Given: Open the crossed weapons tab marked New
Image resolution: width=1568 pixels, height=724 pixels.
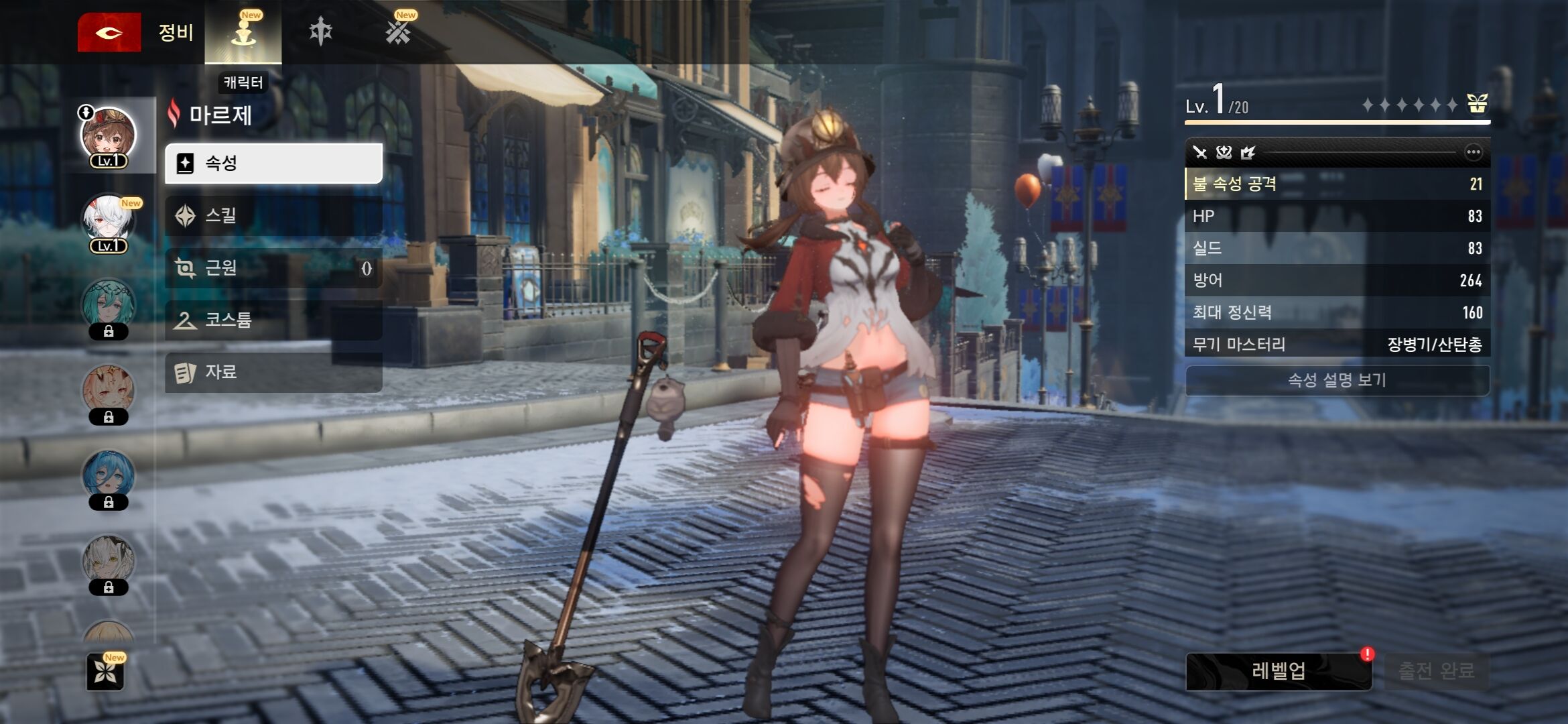Looking at the screenshot, I should tap(398, 32).
